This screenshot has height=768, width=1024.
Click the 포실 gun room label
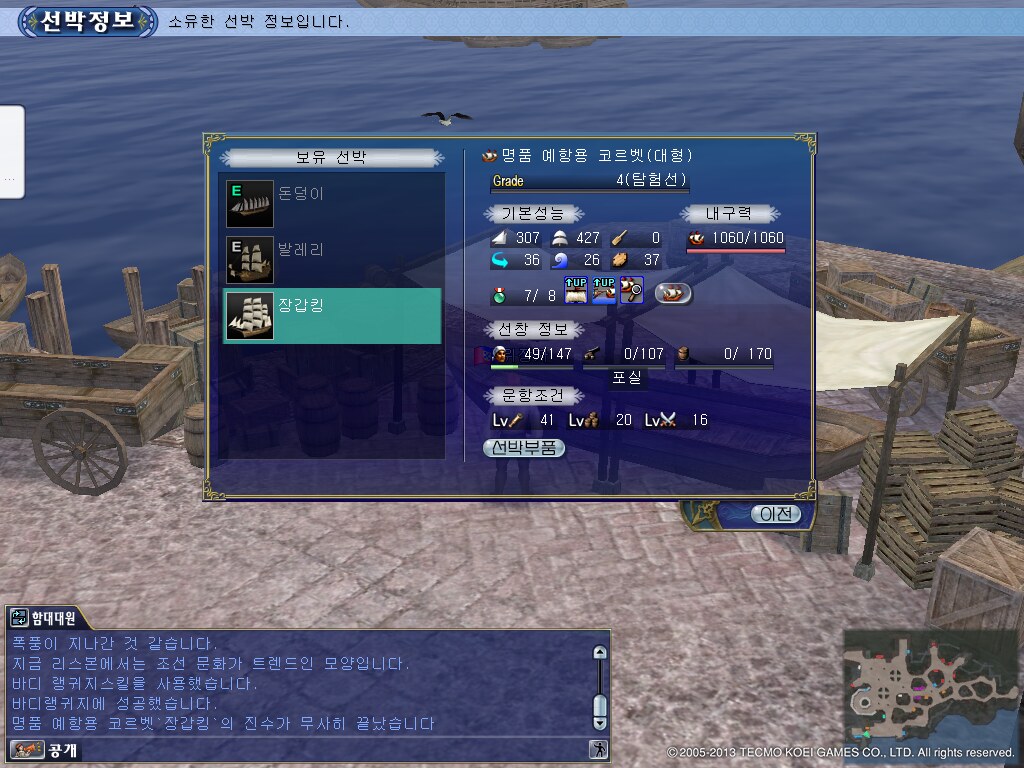tap(629, 377)
